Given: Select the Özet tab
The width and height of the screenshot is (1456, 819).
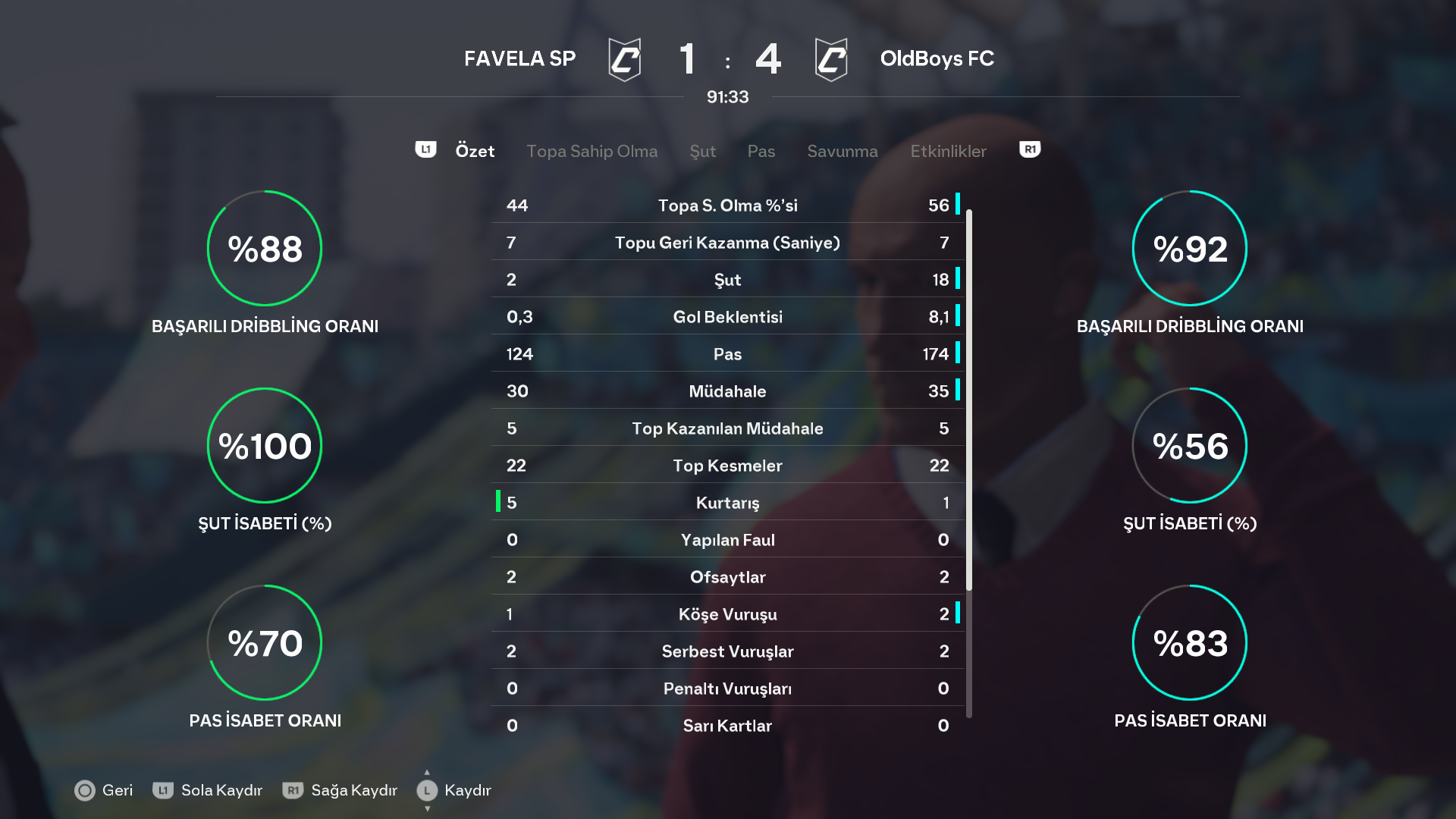Looking at the screenshot, I should 475,151.
